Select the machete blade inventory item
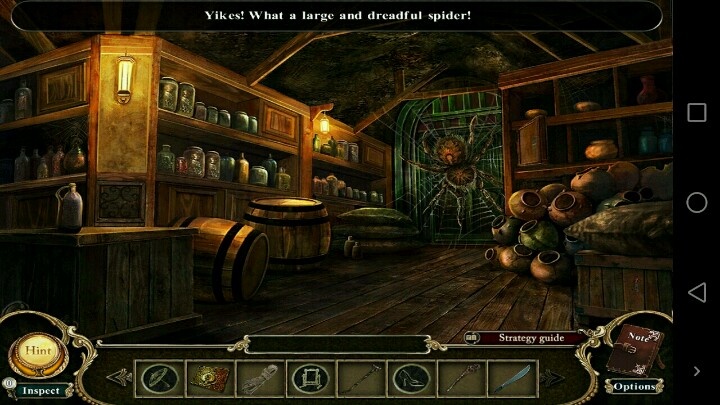The width and height of the screenshot is (720, 405). [510, 378]
